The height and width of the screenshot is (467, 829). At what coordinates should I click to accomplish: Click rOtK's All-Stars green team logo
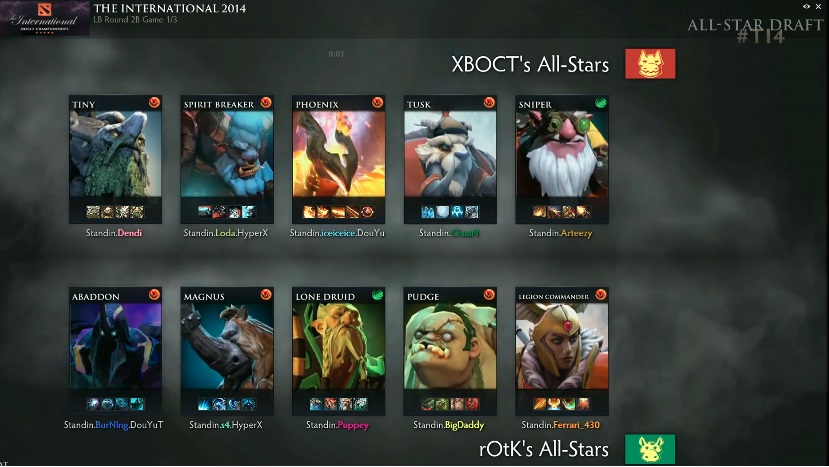[650, 449]
